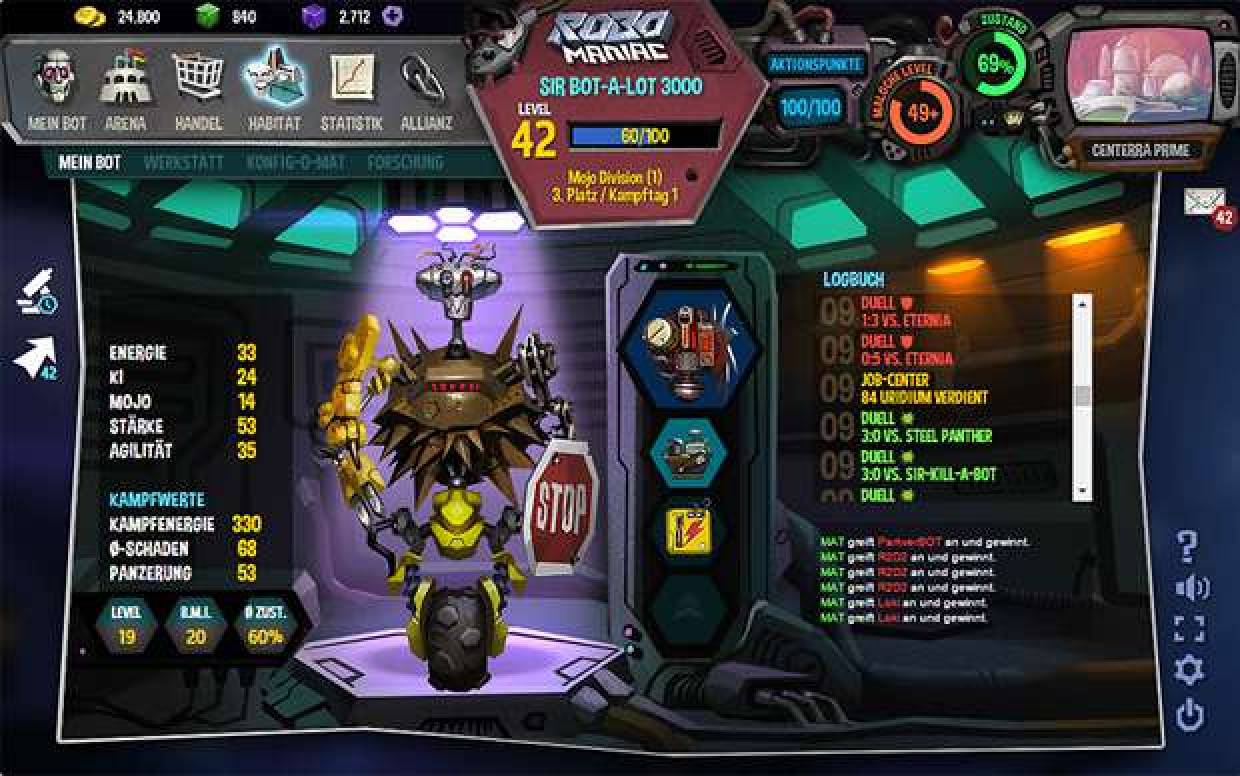Viewport: 1240px width, 776px height.
Task: Enter fullscreen mode
Action: click(1189, 629)
